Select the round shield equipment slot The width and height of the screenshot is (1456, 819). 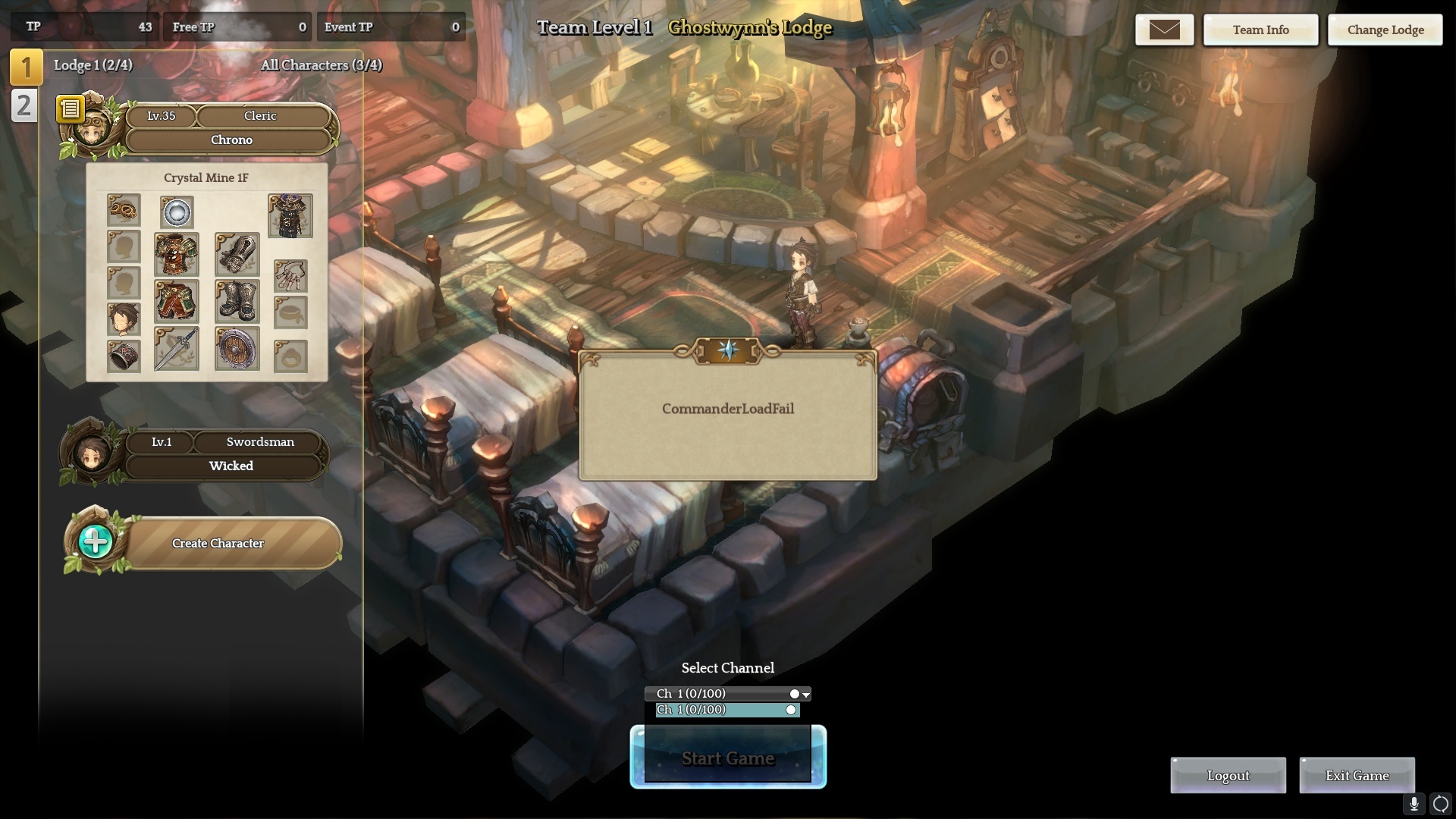tap(237, 349)
